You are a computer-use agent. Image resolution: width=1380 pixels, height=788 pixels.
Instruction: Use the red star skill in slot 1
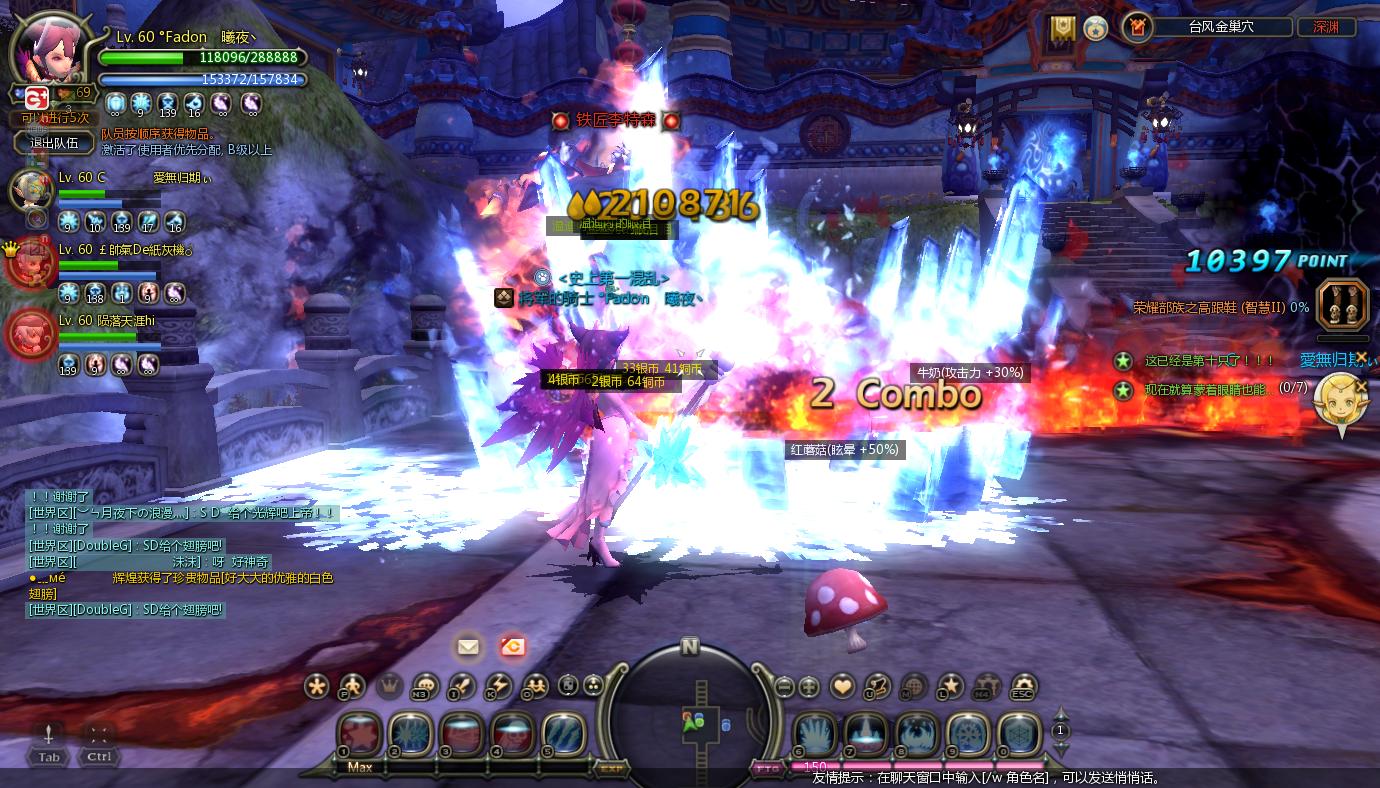click(359, 735)
